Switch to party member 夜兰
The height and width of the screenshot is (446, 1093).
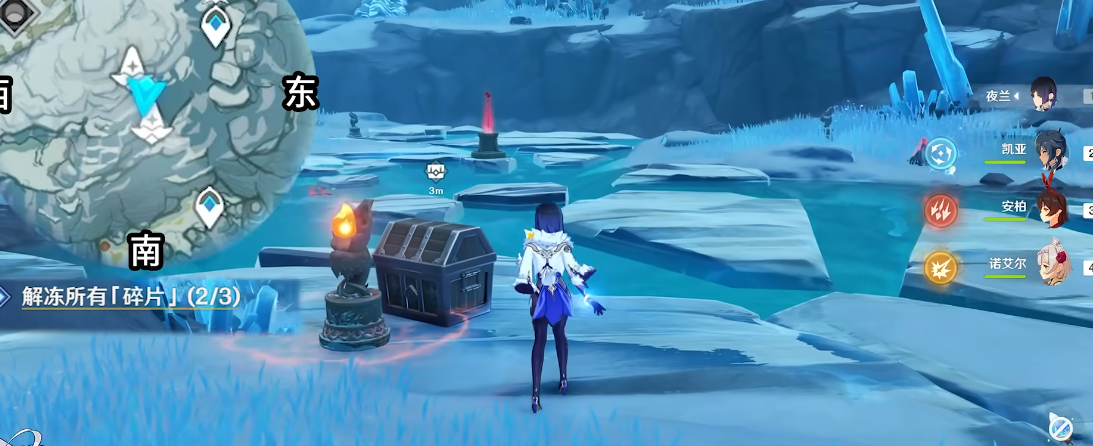point(1044,94)
